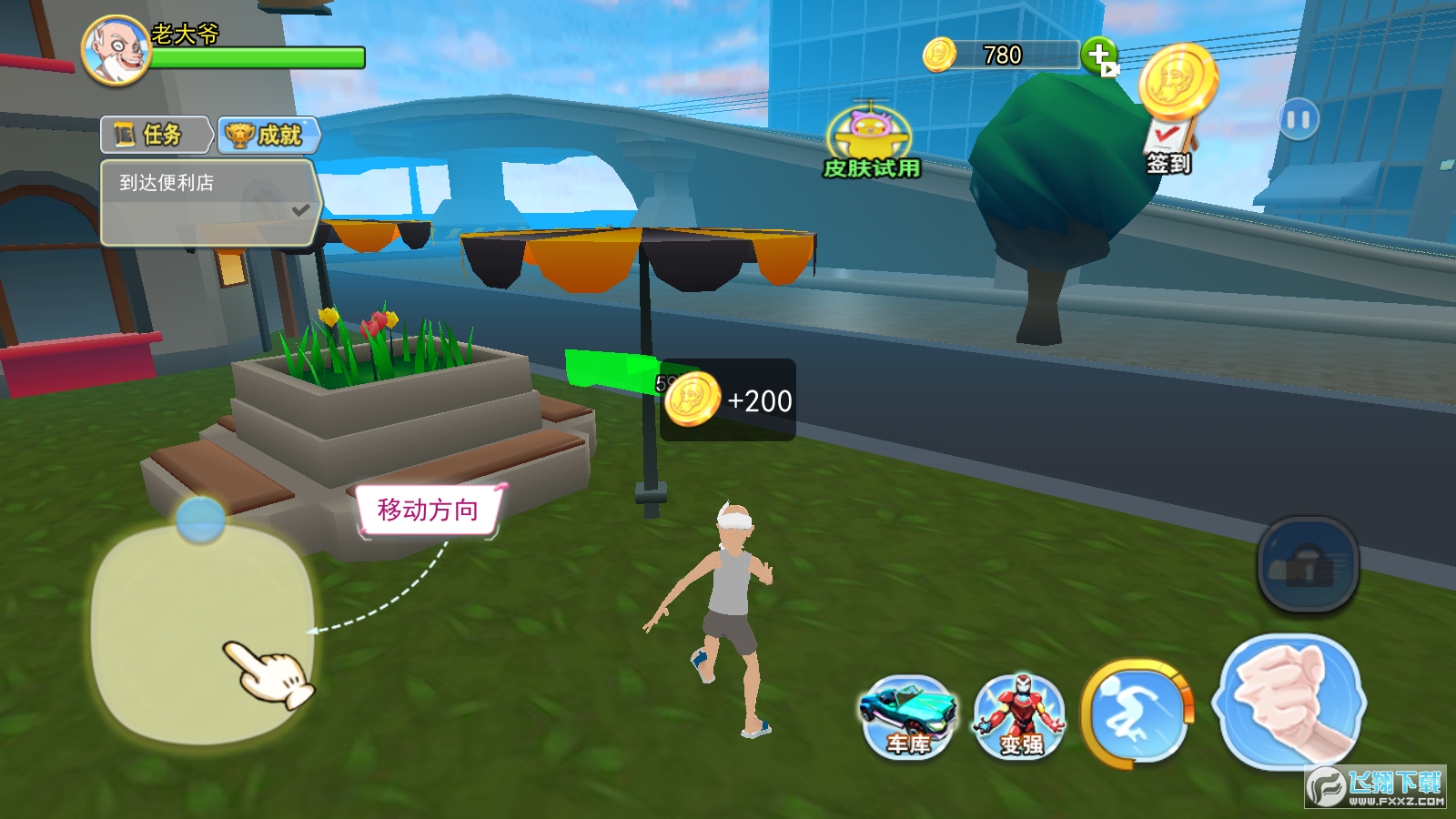The height and width of the screenshot is (819, 1456).
Task: Hit the fist punch attack button
Action: [1289, 701]
